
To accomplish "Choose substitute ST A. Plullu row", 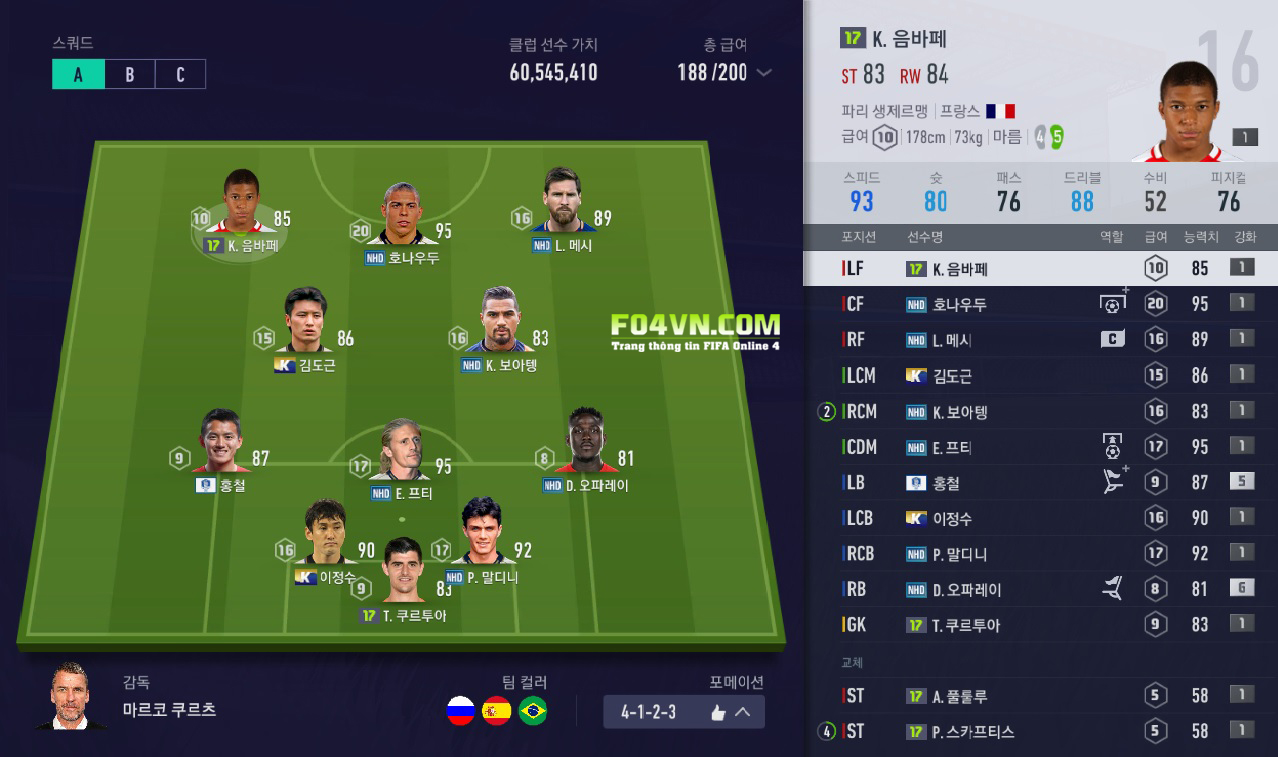I will [x=1040, y=696].
